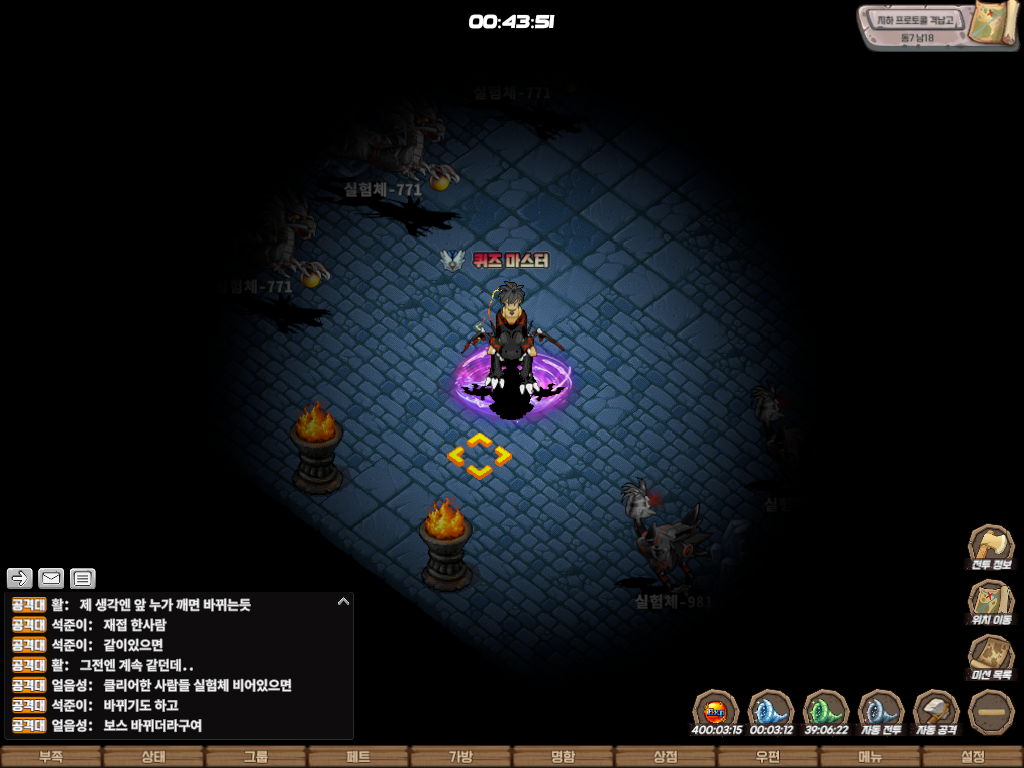Open 위치 이동 location move map icon

coord(991,603)
